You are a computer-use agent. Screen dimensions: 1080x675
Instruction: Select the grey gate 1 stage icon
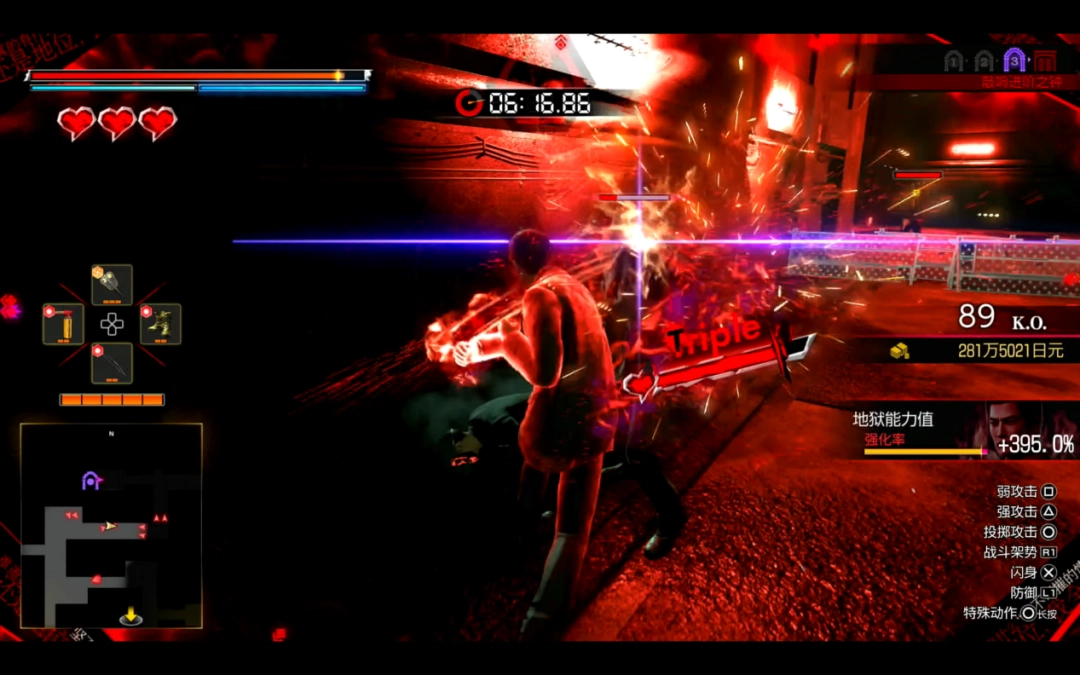click(x=954, y=61)
